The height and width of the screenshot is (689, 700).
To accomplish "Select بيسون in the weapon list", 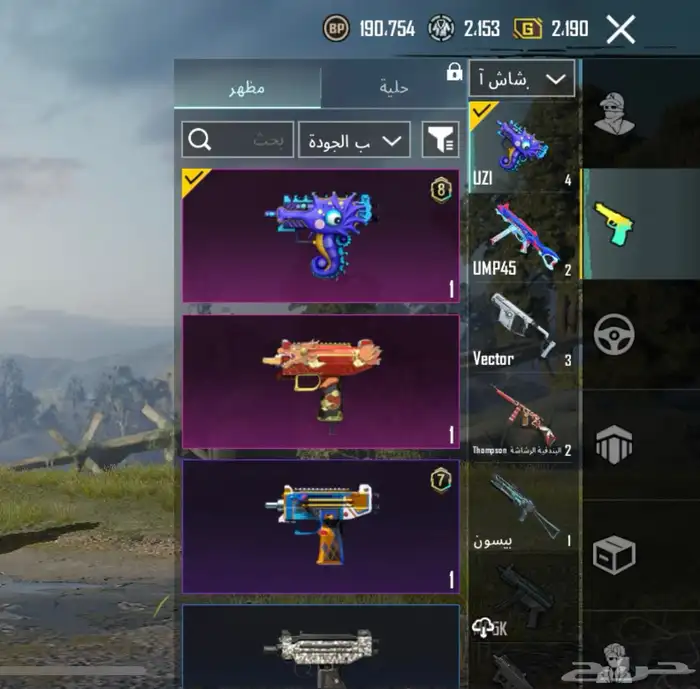I will point(522,510).
